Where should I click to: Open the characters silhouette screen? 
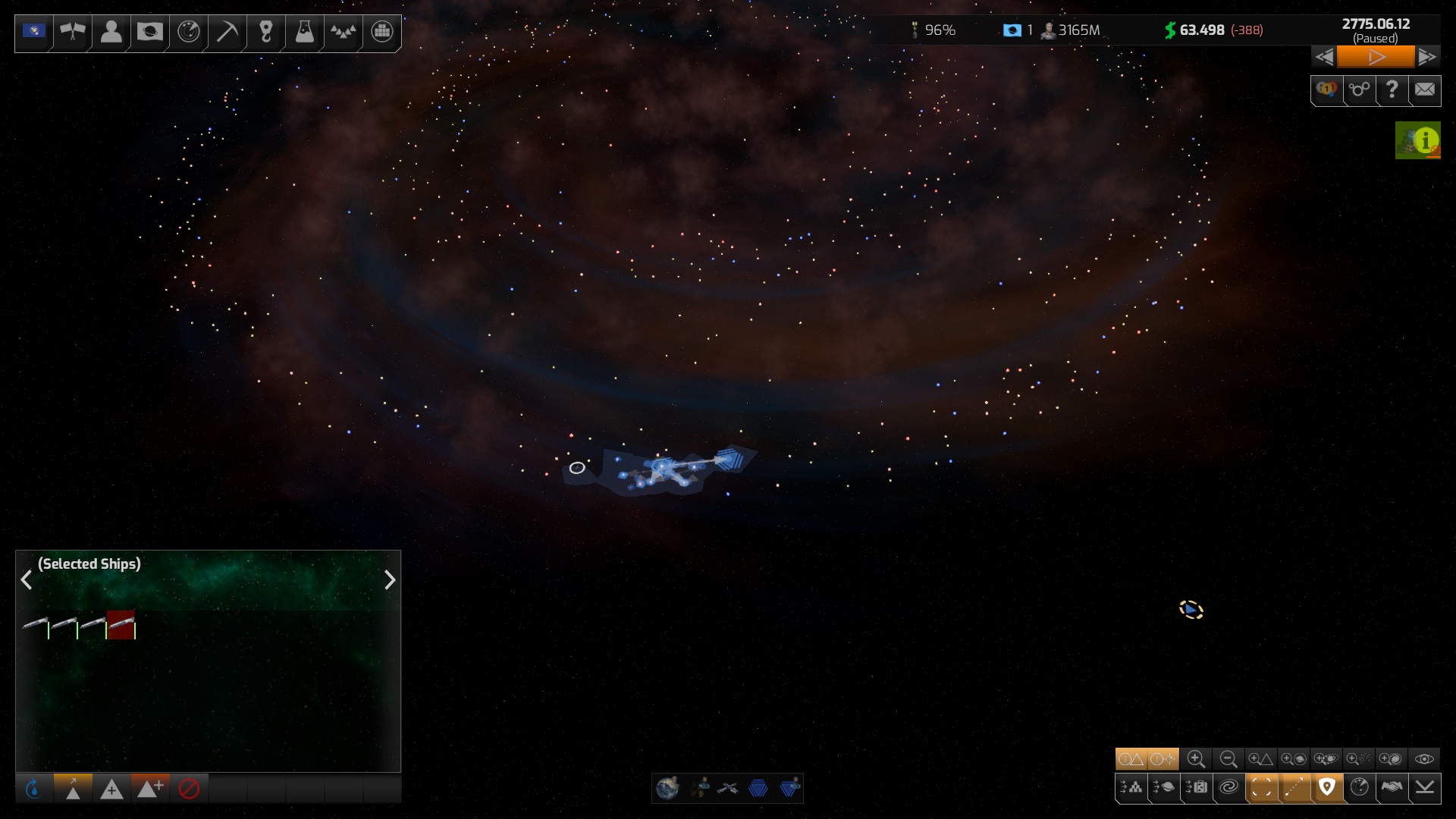(111, 32)
